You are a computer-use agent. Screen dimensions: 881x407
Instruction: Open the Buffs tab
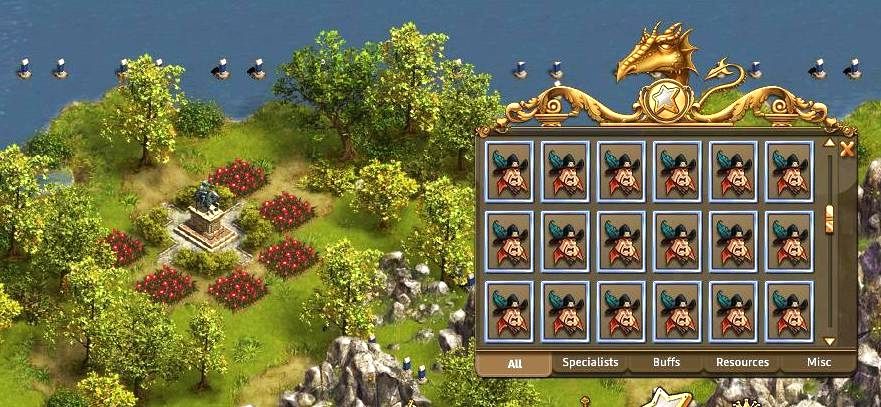666,362
